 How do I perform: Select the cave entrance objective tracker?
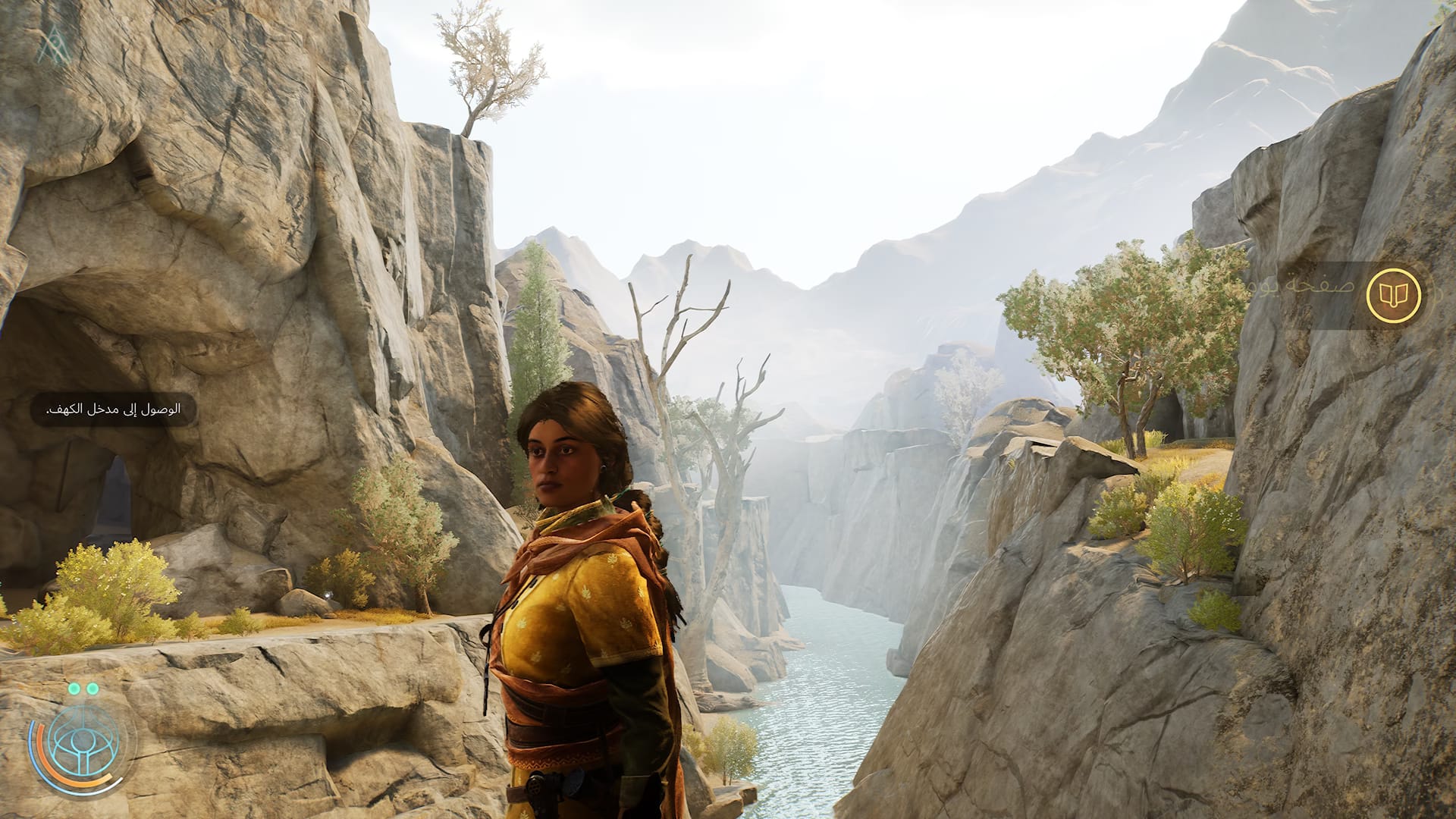114,410
